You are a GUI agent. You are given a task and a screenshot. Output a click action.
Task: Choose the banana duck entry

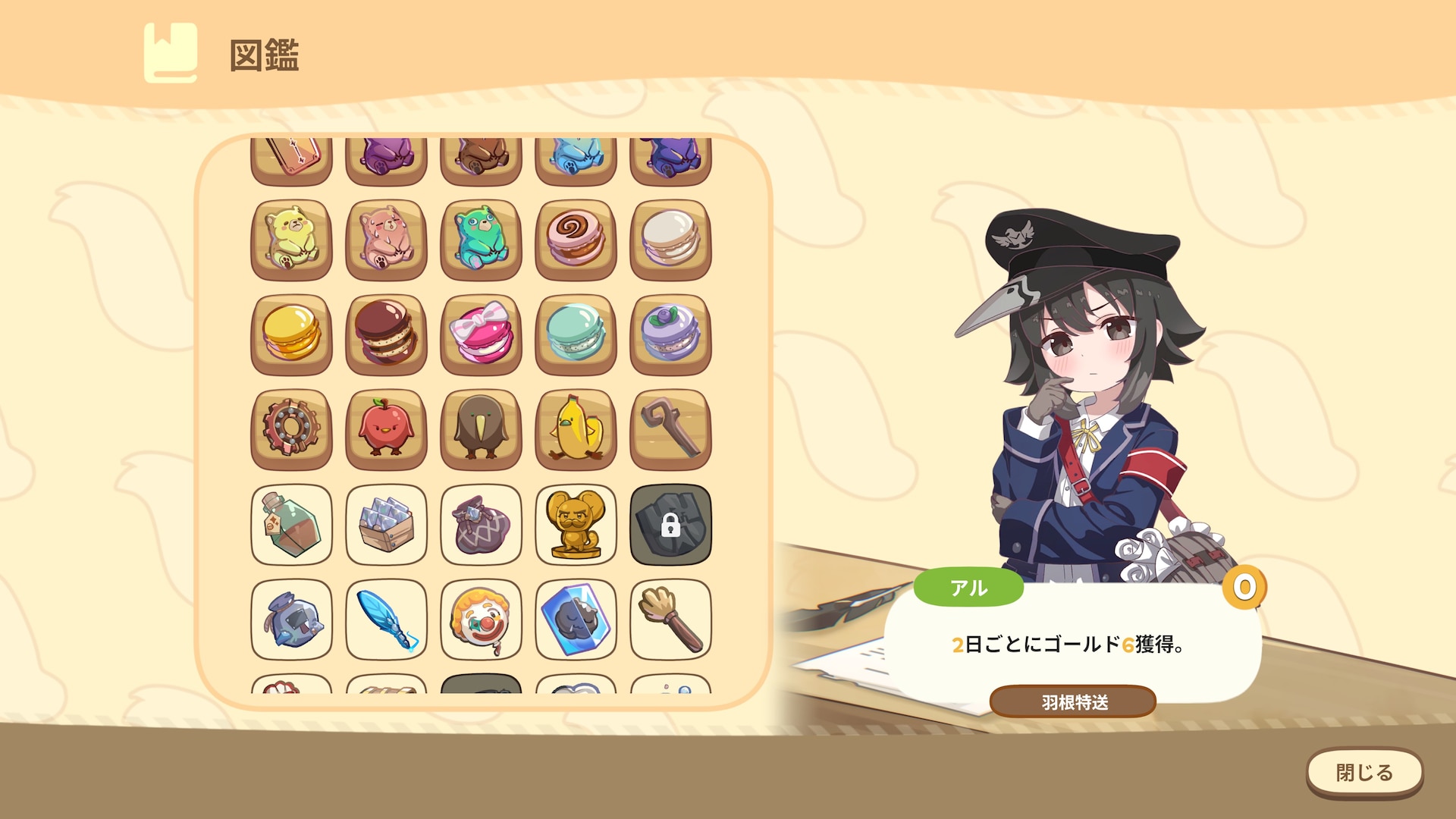point(576,429)
